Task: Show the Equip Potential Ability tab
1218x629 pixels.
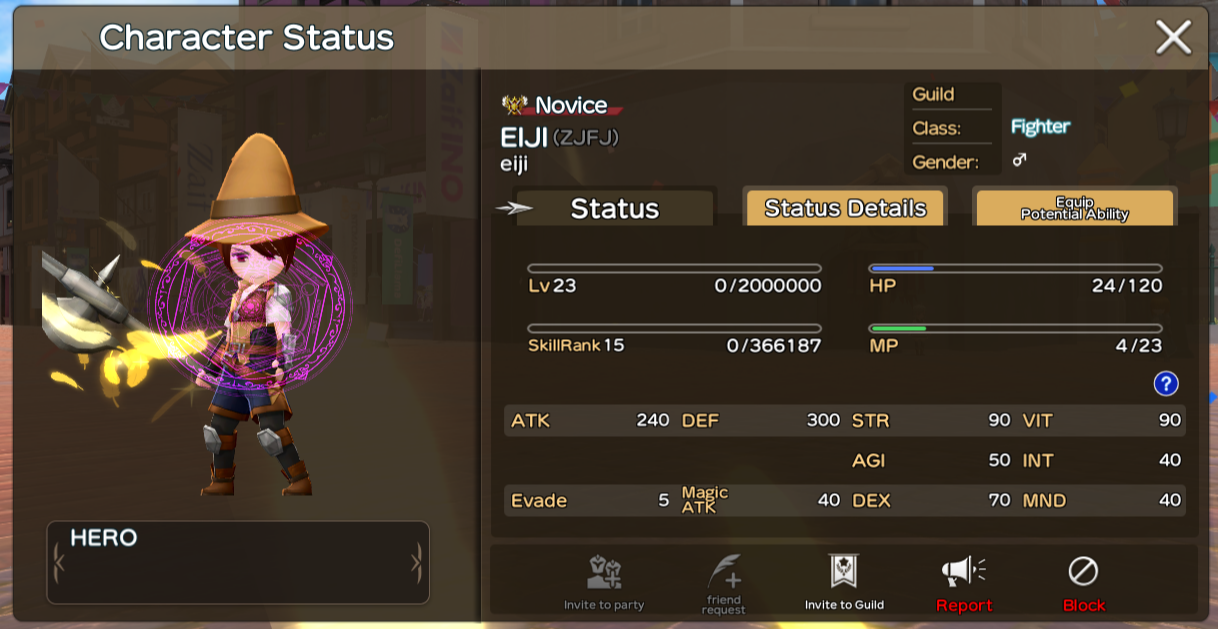Action: pyautogui.click(x=1074, y=208)
